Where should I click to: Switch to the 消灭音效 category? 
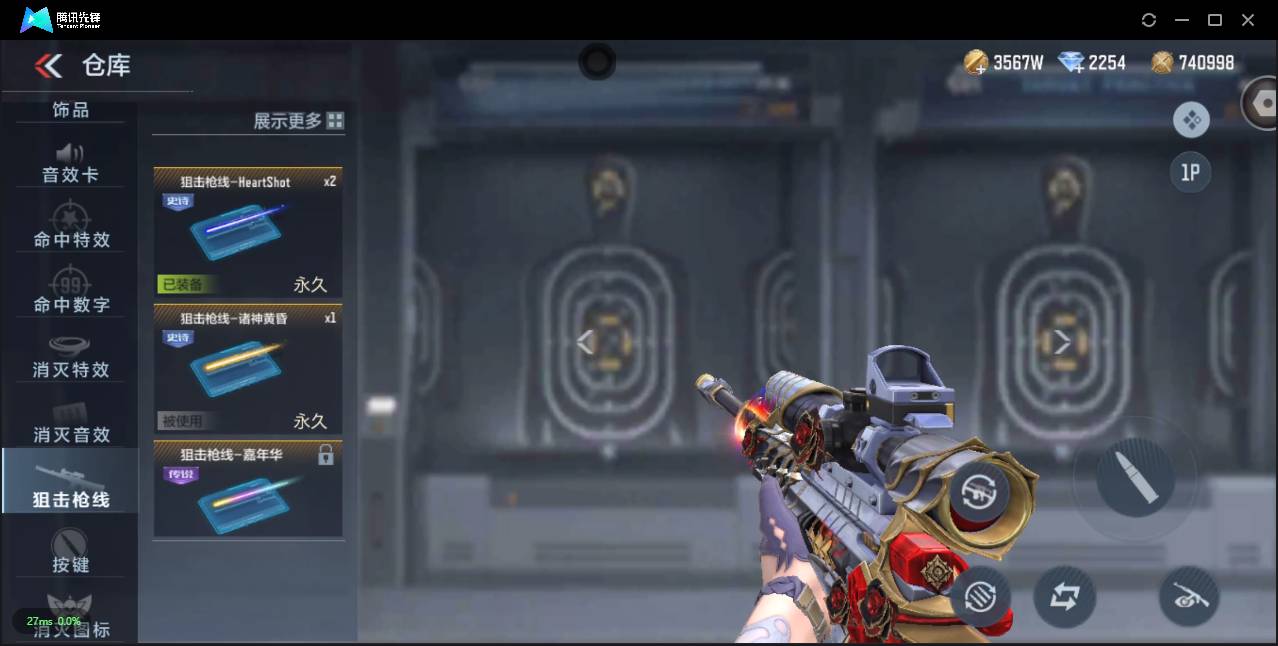pos(70,422)
